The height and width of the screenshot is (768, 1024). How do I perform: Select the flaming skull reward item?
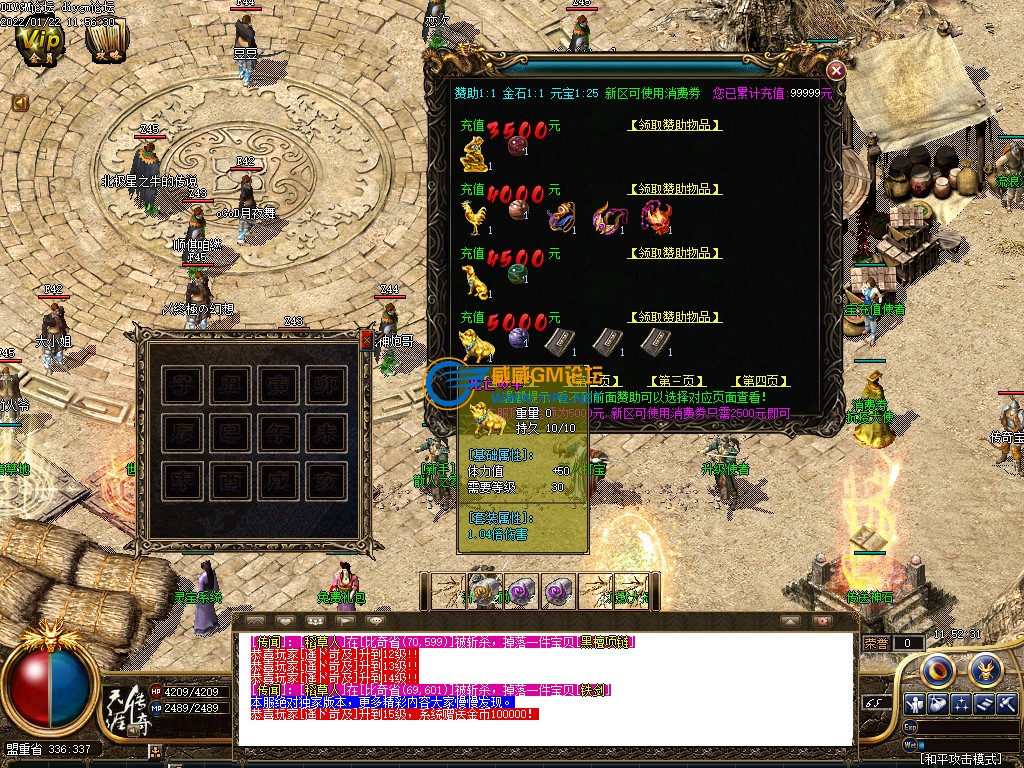click(656, 217)
